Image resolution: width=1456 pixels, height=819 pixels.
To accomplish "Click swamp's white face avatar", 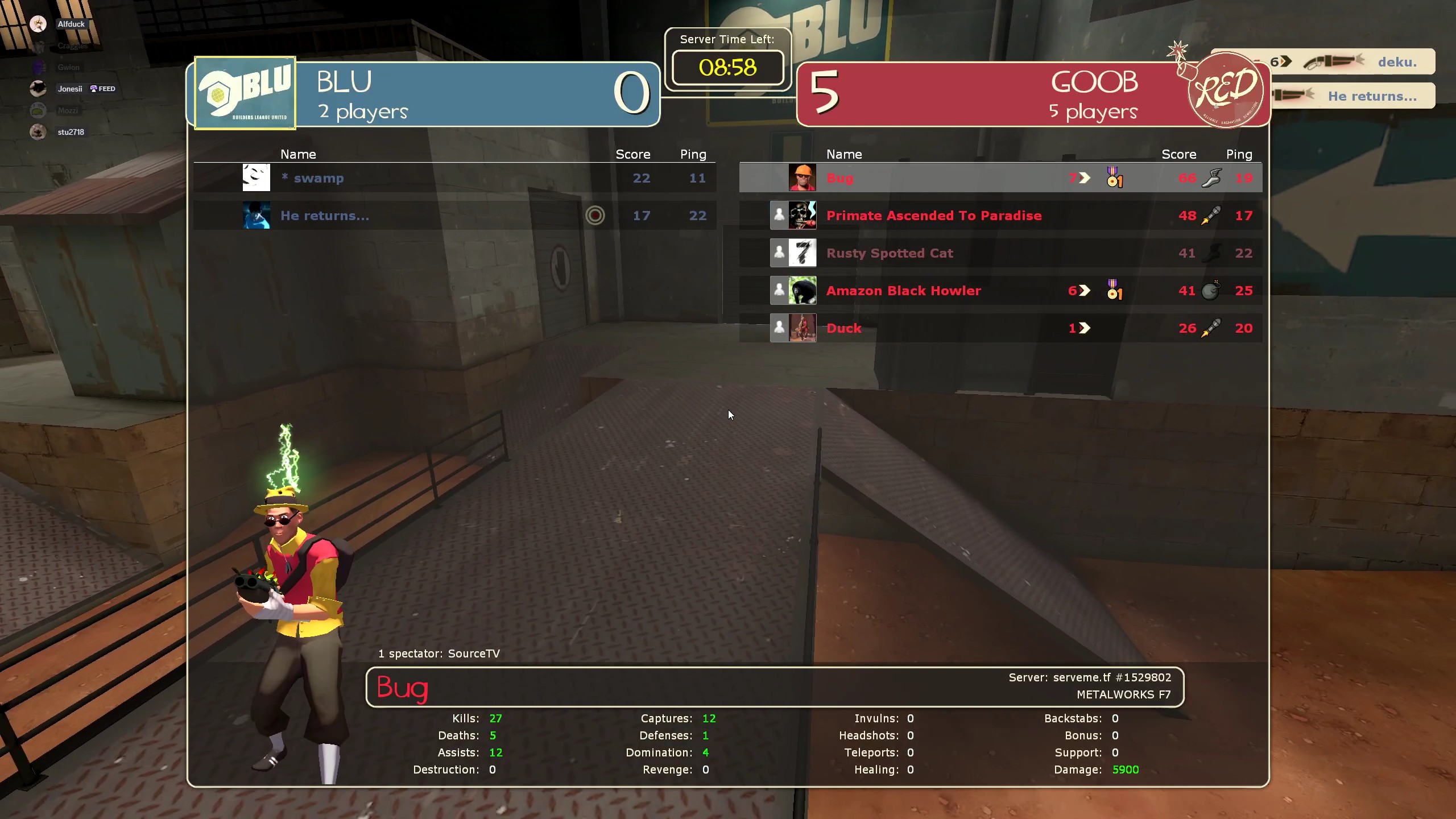I will (x=256, y=177).
